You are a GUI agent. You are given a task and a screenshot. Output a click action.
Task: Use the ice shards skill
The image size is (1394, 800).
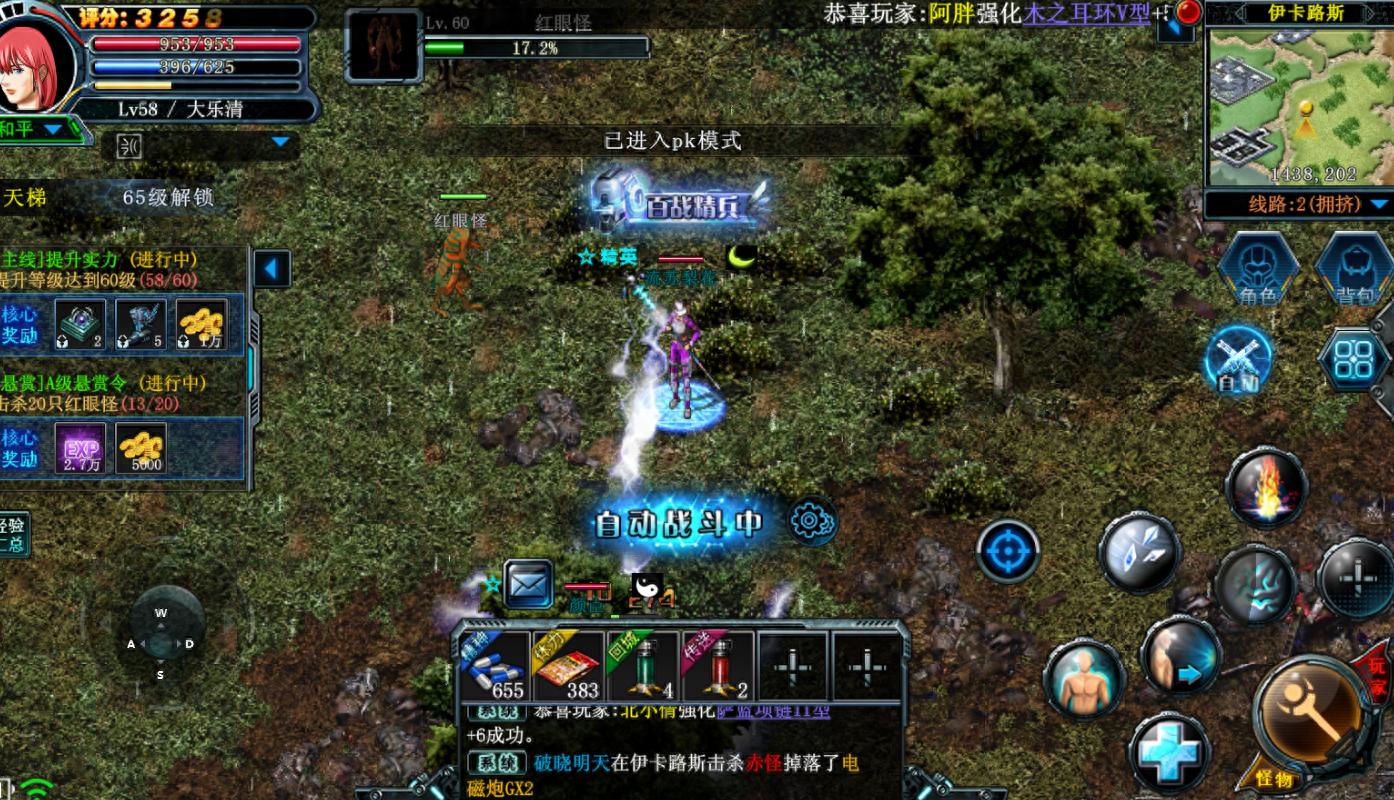[1139, 551]
